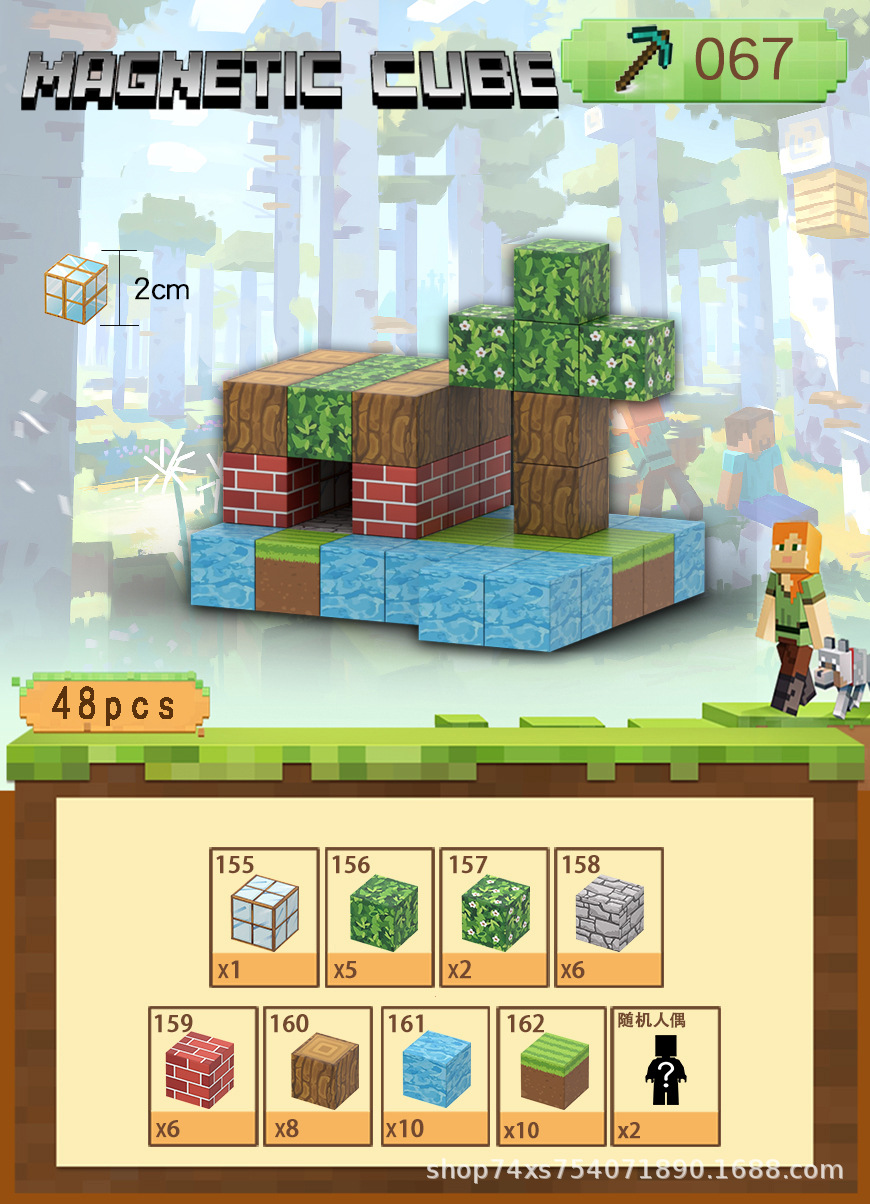The height and width of the screenshot is (1204, 870).
Task: Pick the blue water cube slot 161
Action: [x=435, y=1075]
